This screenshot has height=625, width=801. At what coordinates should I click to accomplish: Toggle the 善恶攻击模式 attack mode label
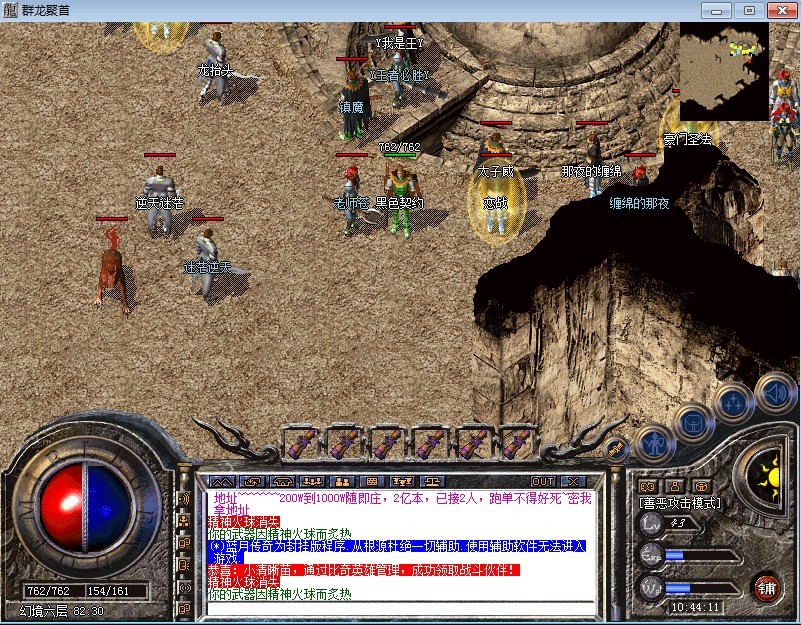pos(680,503)
